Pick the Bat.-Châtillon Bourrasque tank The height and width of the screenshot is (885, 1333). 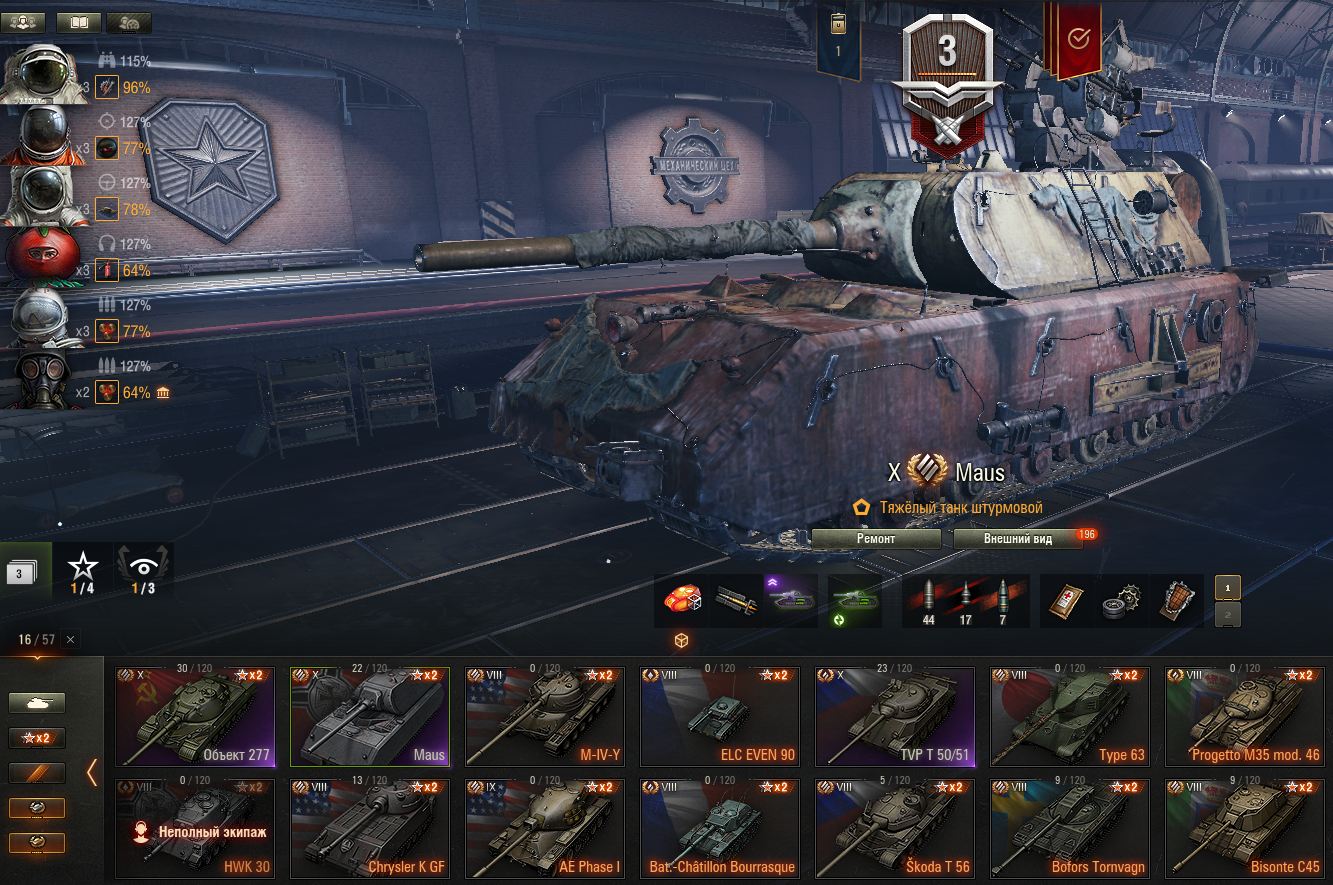[720, 828]
